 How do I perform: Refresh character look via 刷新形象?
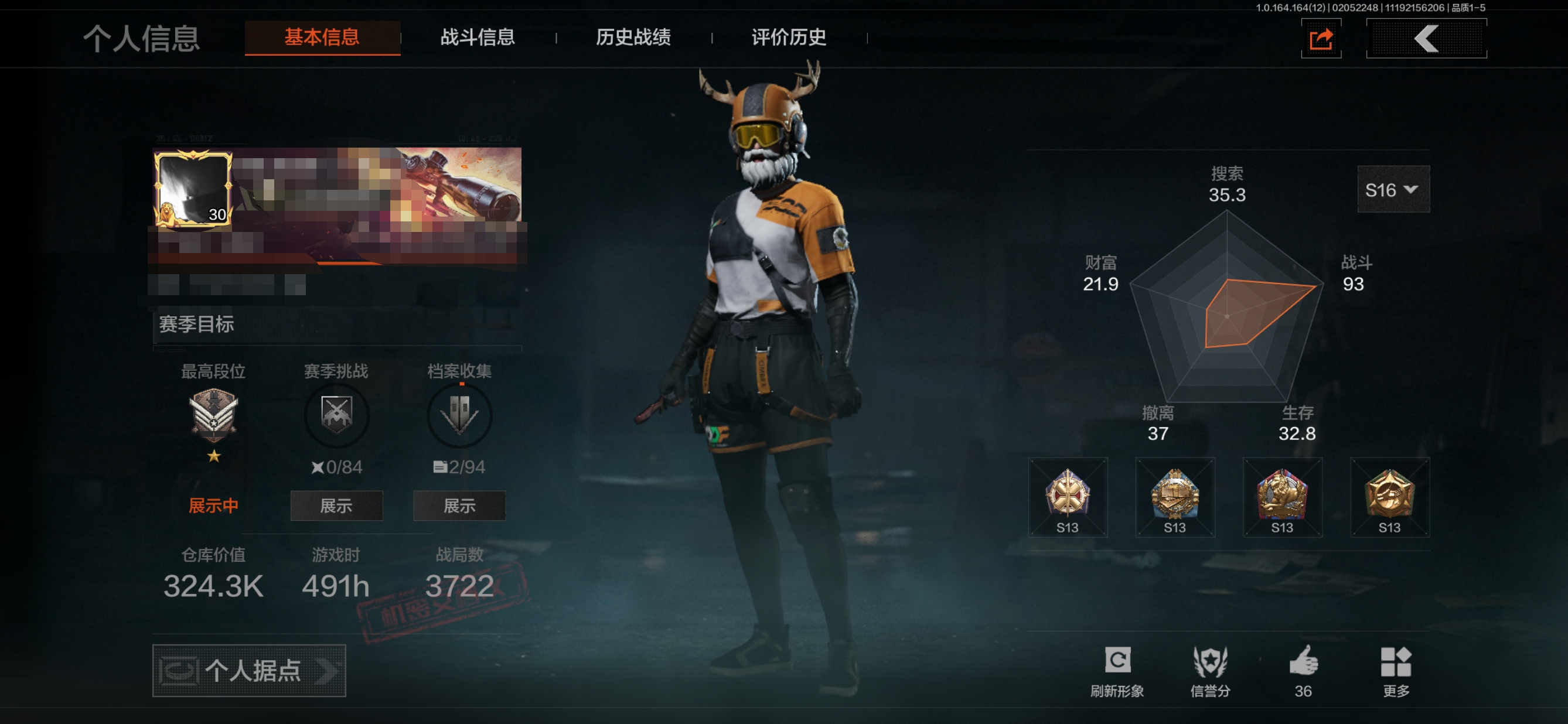[1117, 671]
